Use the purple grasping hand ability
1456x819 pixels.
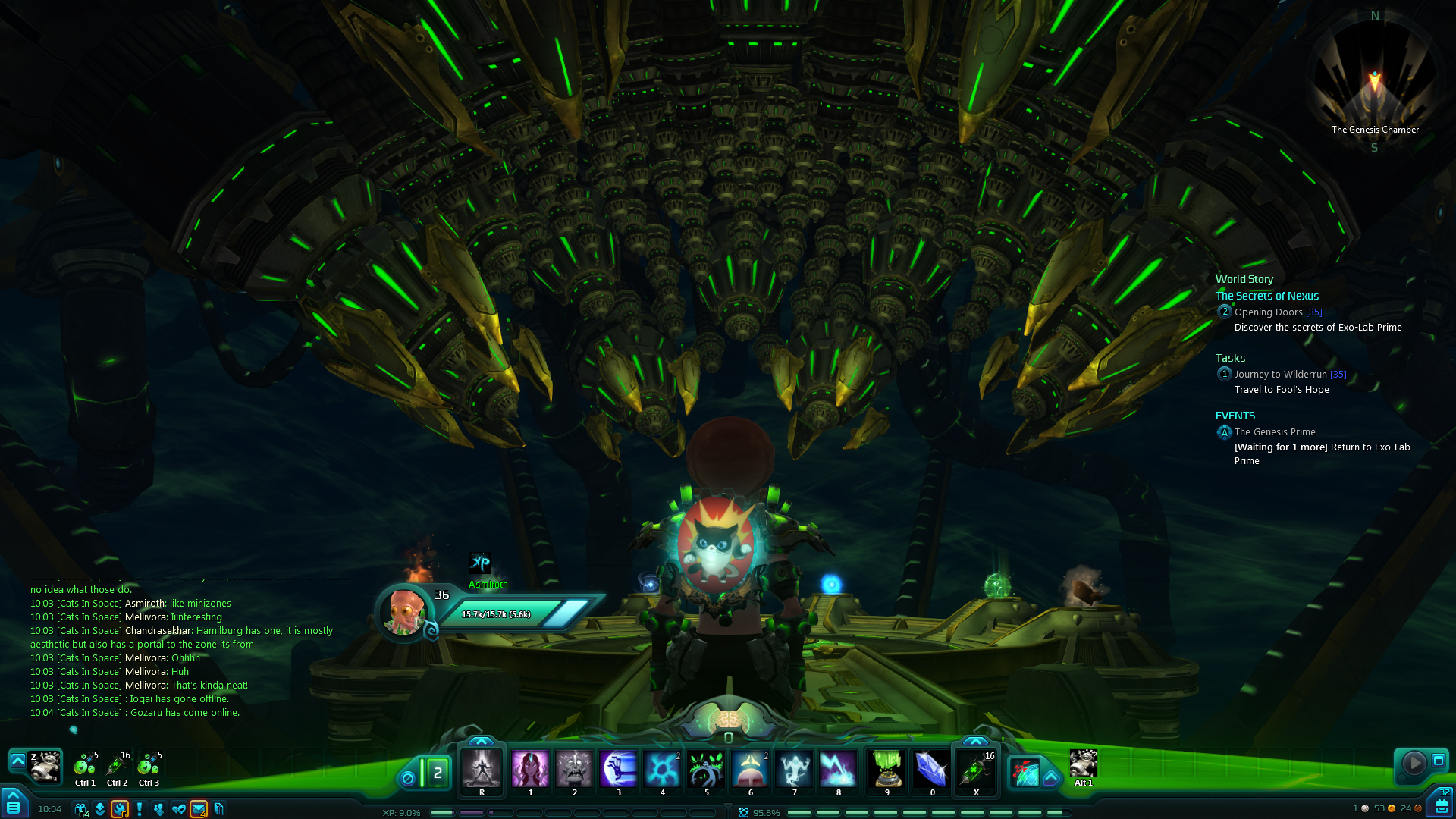619,769
